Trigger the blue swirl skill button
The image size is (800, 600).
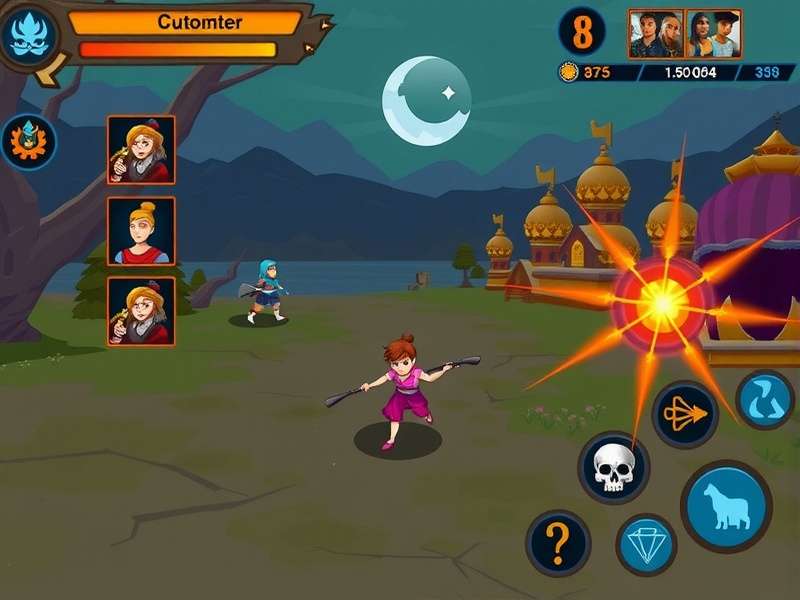click(x=765, y=400)
